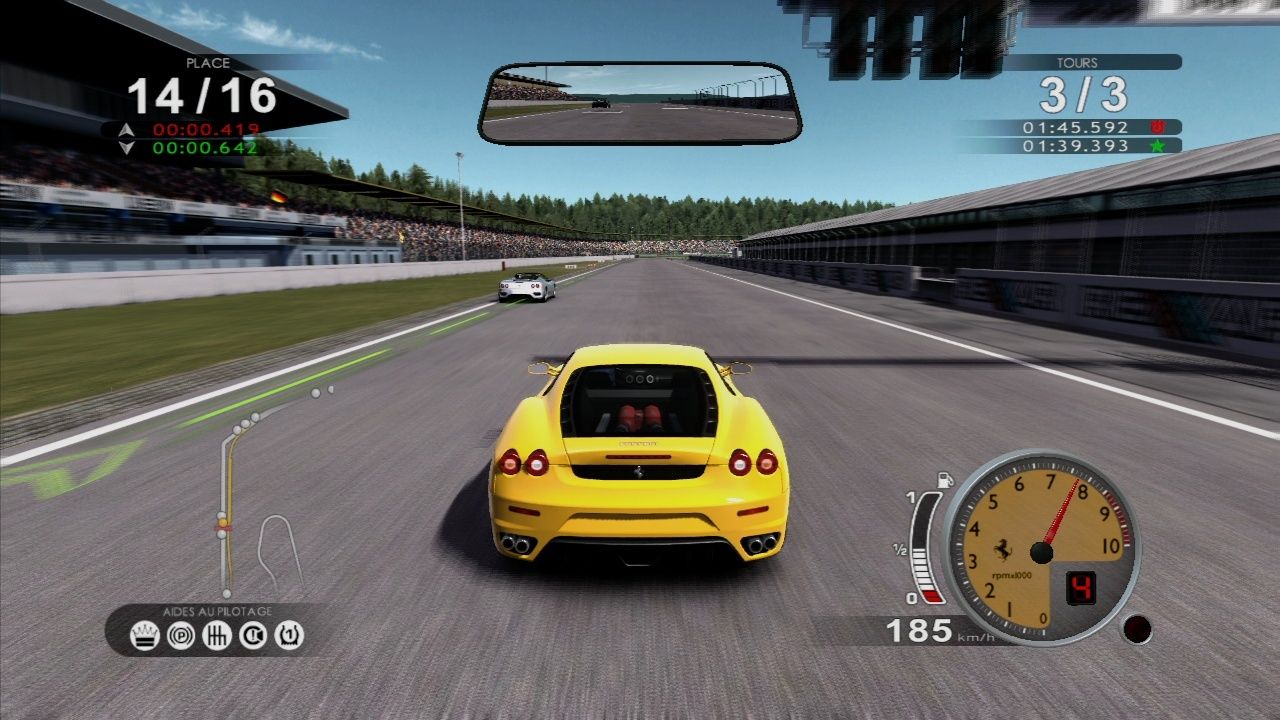Image resolution: width=1280 pixels, height=720 pixels.
Task: Select the traction control warning icon
Action: pyautogui.click(x=252, y=634)
